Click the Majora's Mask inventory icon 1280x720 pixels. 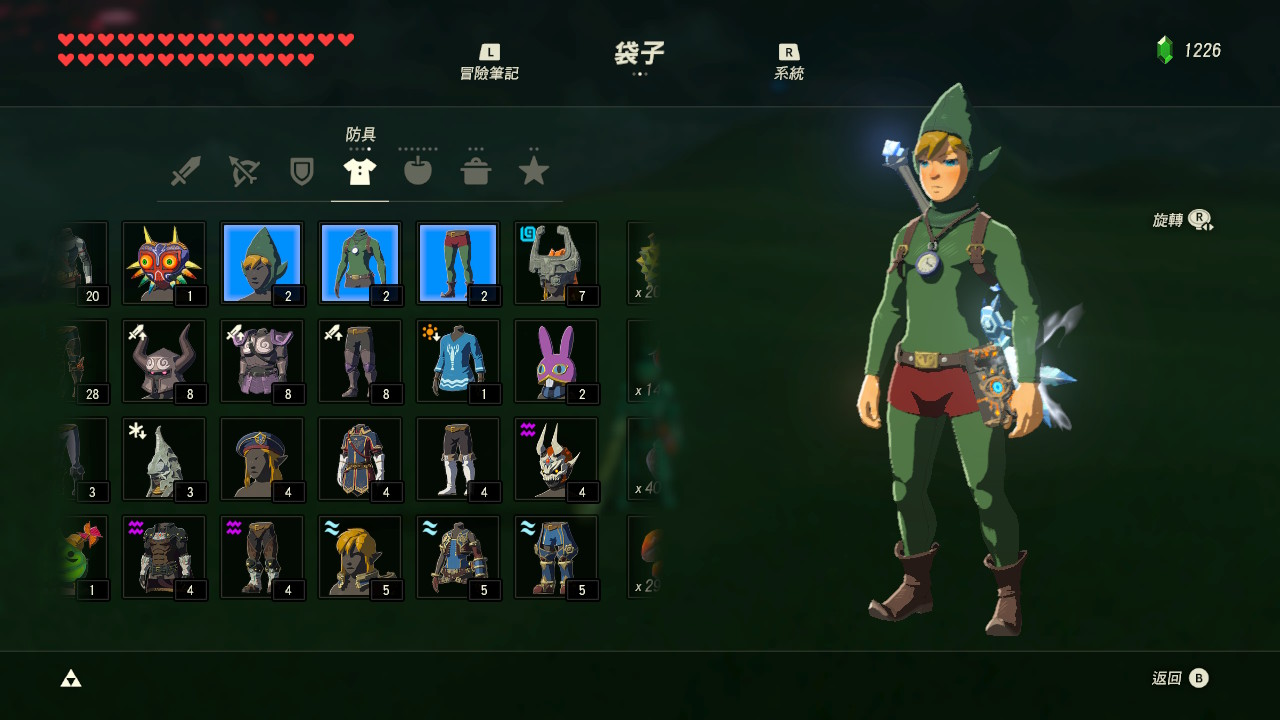(163, 262)
